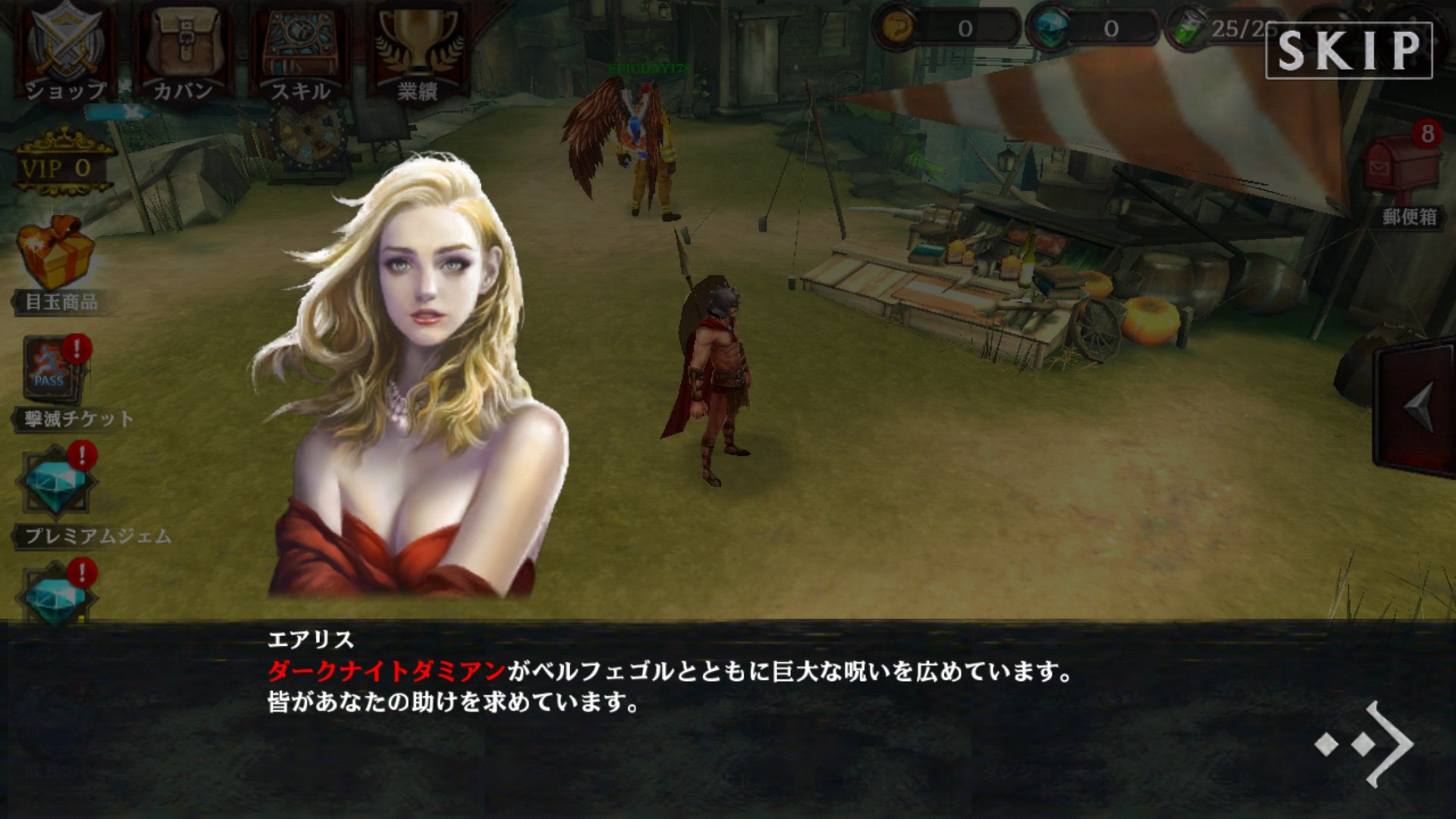Open the スキル skill book
1456x819 pixels.
click(x=300, y=52)
